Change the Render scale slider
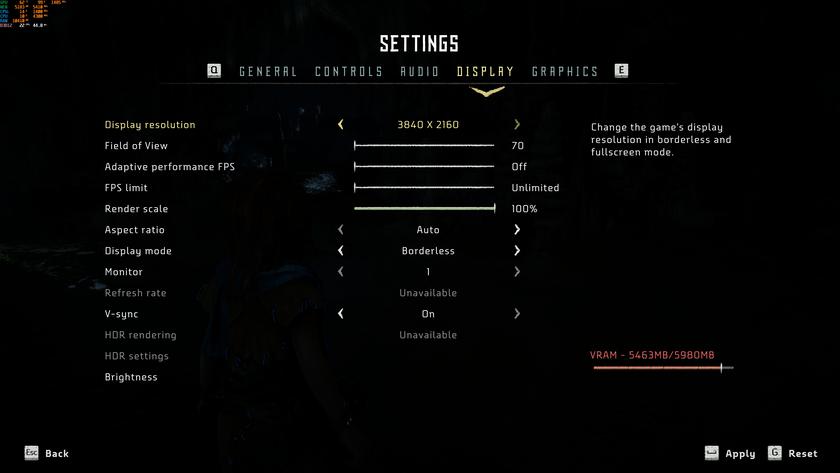Image resolution: width=840 pixels, height=473 pixels. pos(424,209)
